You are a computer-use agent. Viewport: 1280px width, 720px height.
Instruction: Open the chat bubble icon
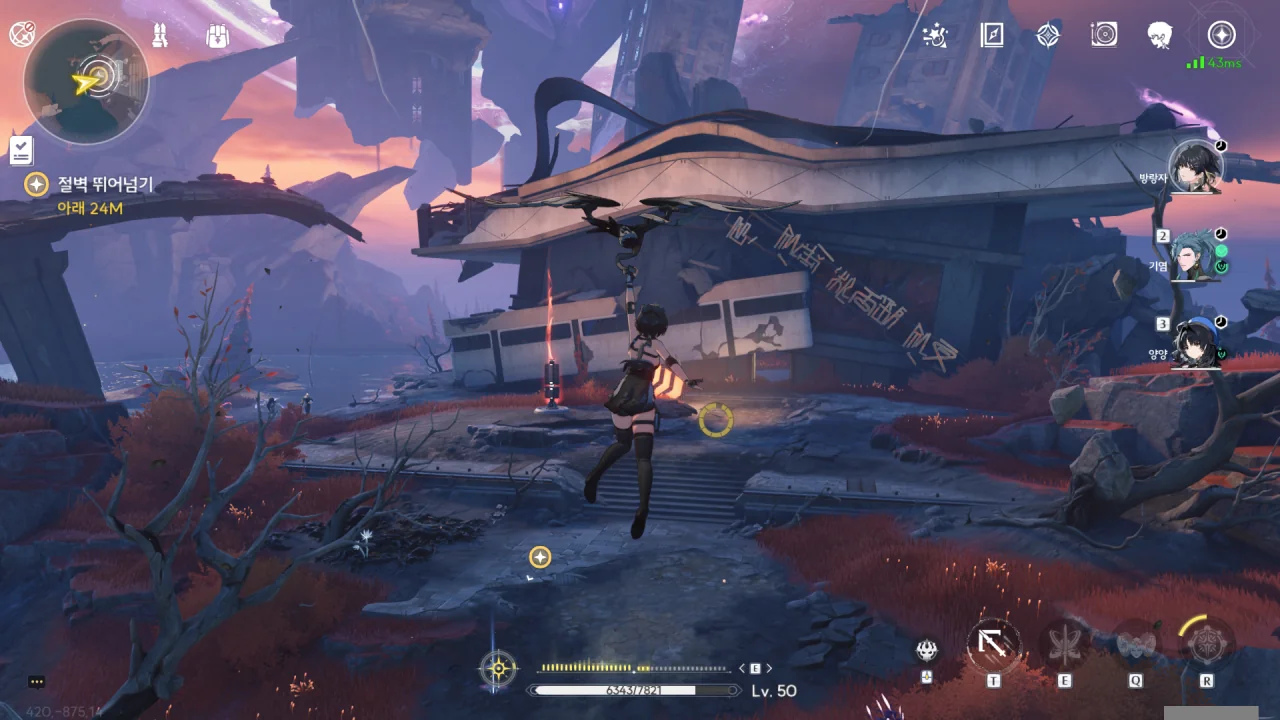click(x=37, y=682)
